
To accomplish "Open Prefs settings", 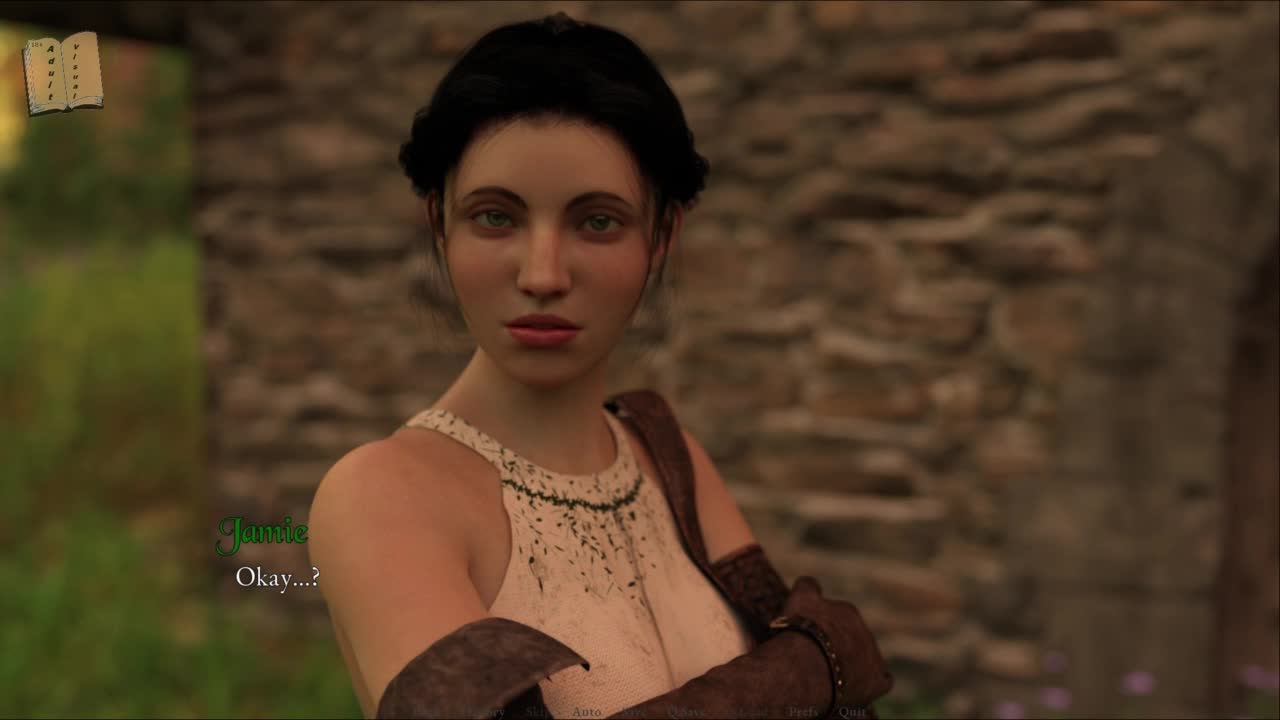I will point(803,712).
